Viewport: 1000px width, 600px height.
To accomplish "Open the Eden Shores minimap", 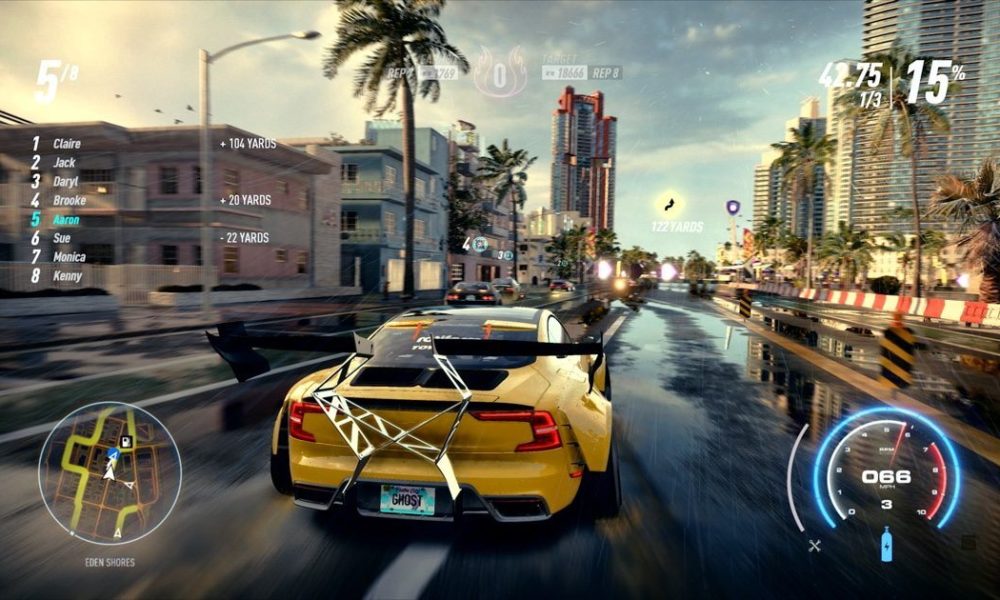I will [109, 473].
